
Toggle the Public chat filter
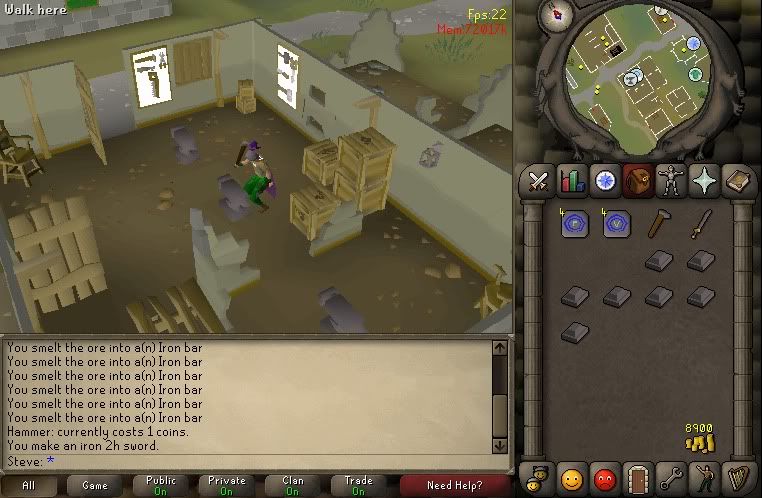(161, 485)
